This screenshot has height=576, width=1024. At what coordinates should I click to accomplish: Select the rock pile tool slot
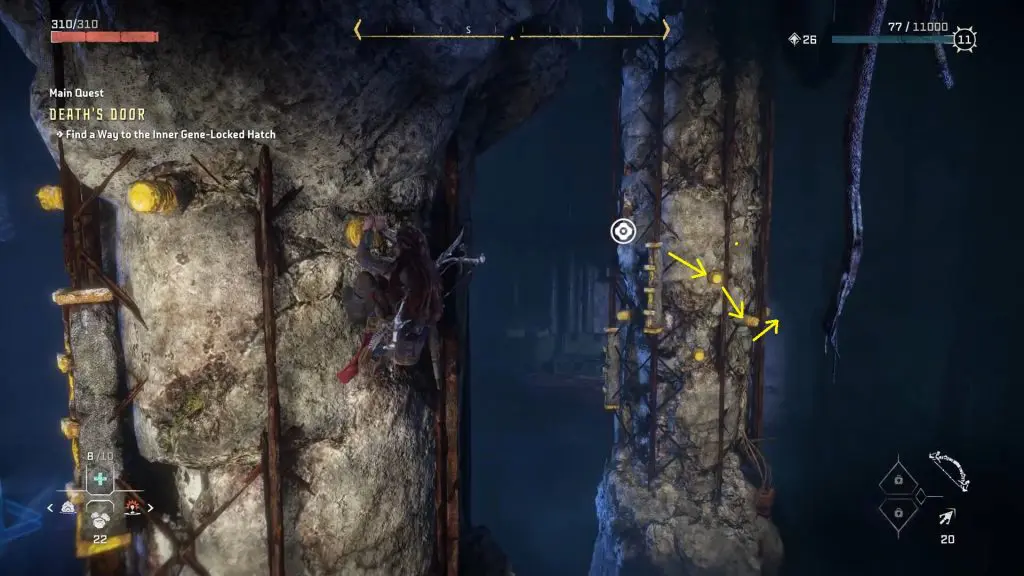tap(100, 519)
